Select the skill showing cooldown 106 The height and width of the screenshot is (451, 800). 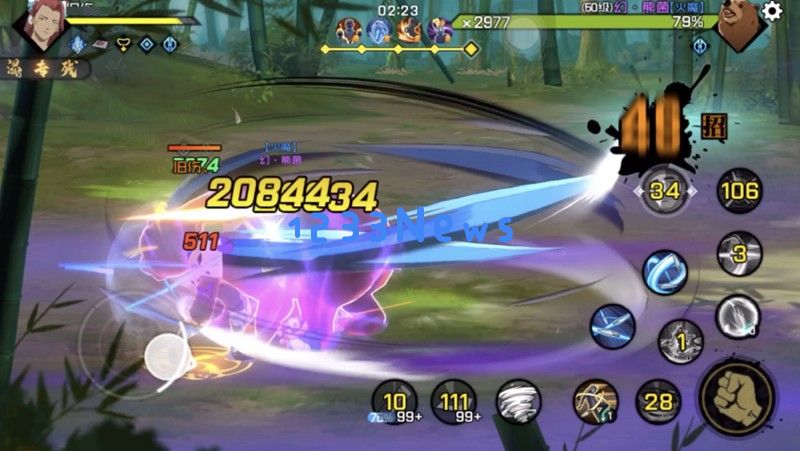click(x=738, y=190)
